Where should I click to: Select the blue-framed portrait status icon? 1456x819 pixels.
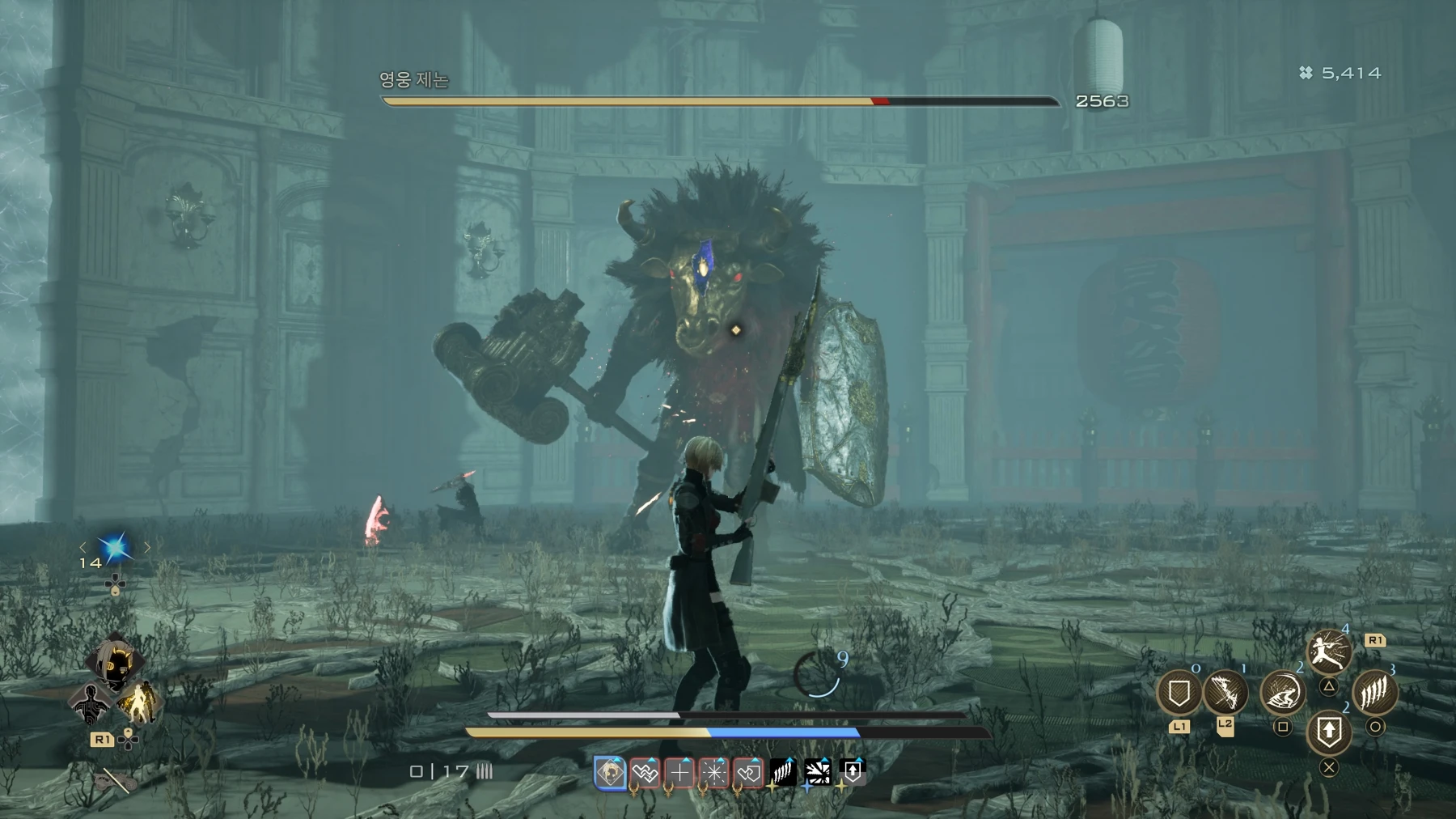tap(610, 773)
